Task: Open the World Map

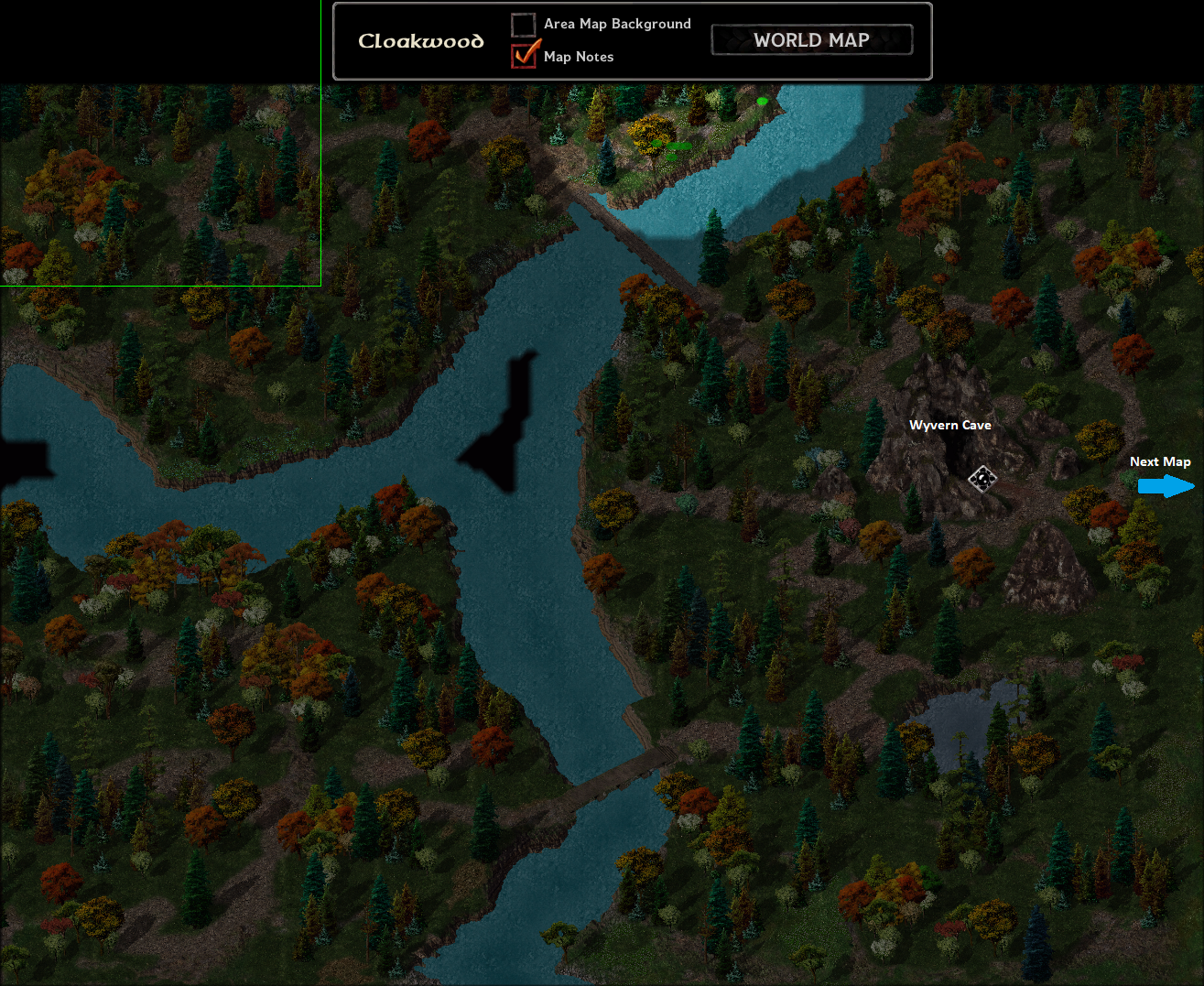Action: [811, 40]
